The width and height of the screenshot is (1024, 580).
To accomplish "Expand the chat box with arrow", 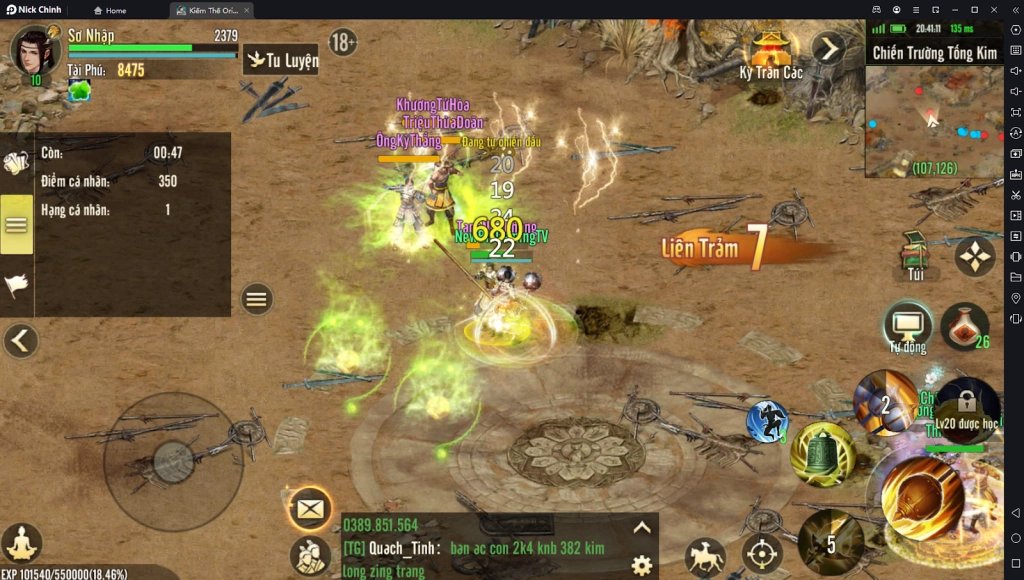I will point(642,528).
